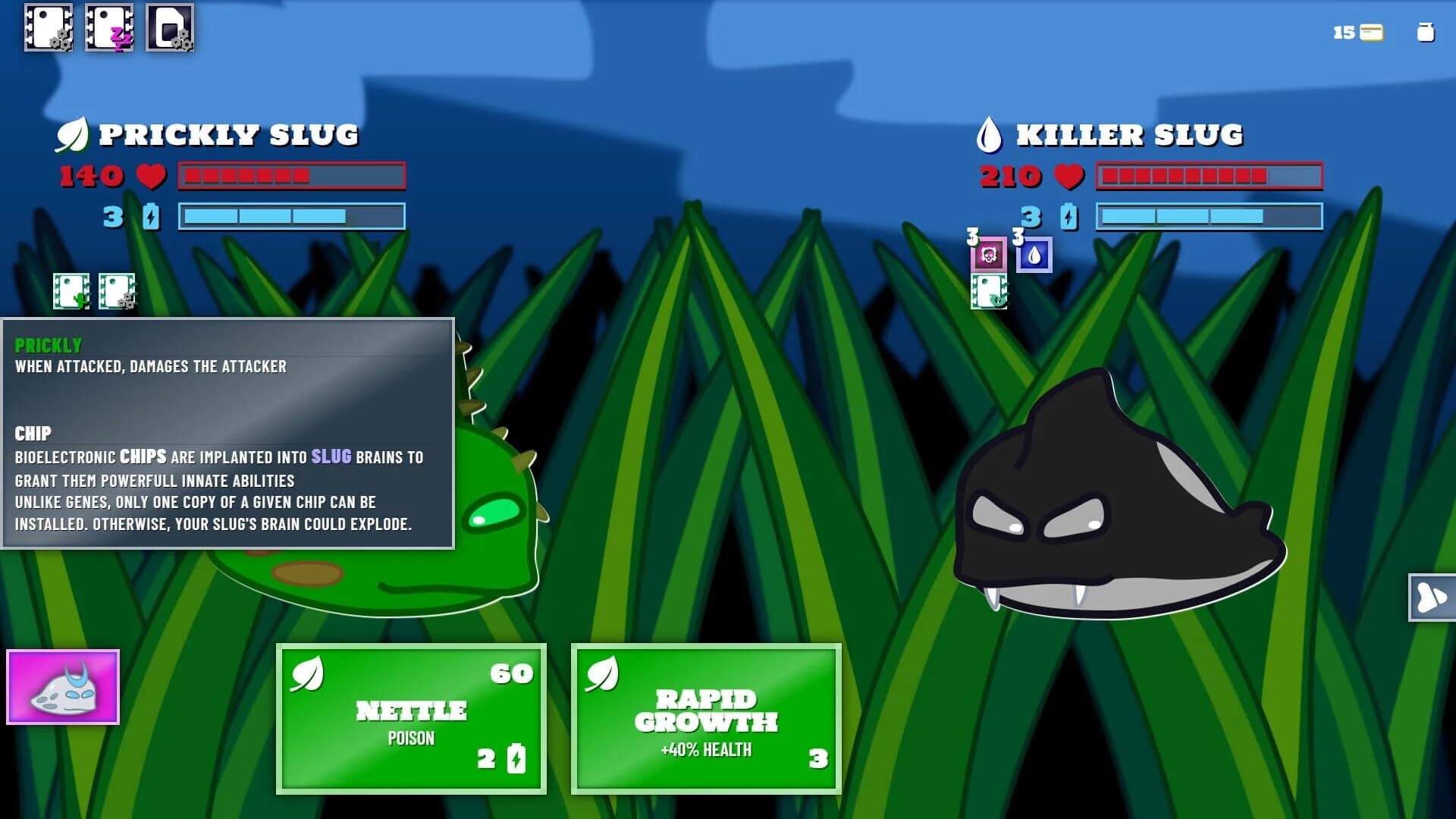Select the leaf emblem on the Nettle card
The width and height of the screenshot is (1456, 819).
pos(306,675)
